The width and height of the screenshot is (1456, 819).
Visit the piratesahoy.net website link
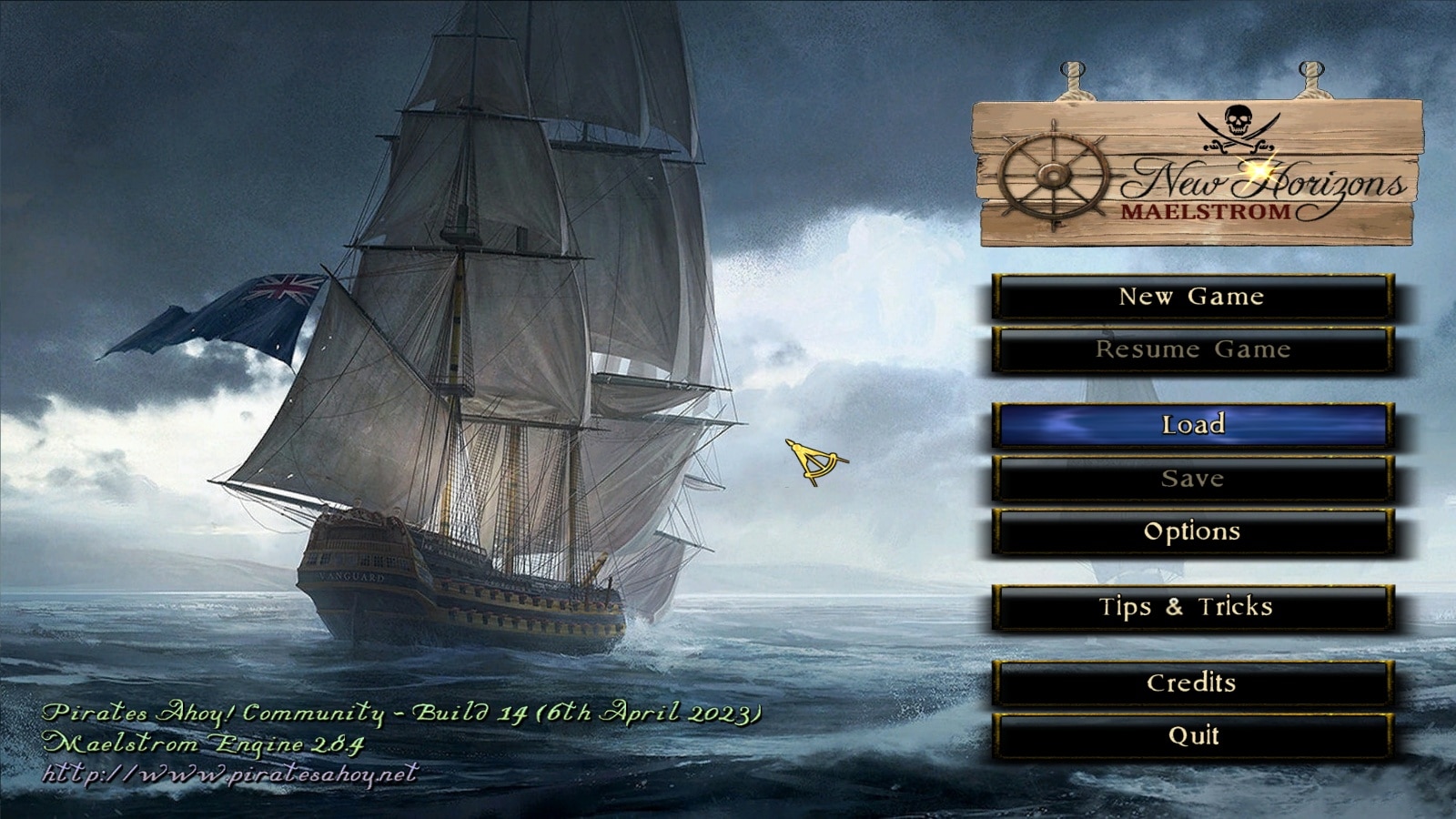pos(230,774)
